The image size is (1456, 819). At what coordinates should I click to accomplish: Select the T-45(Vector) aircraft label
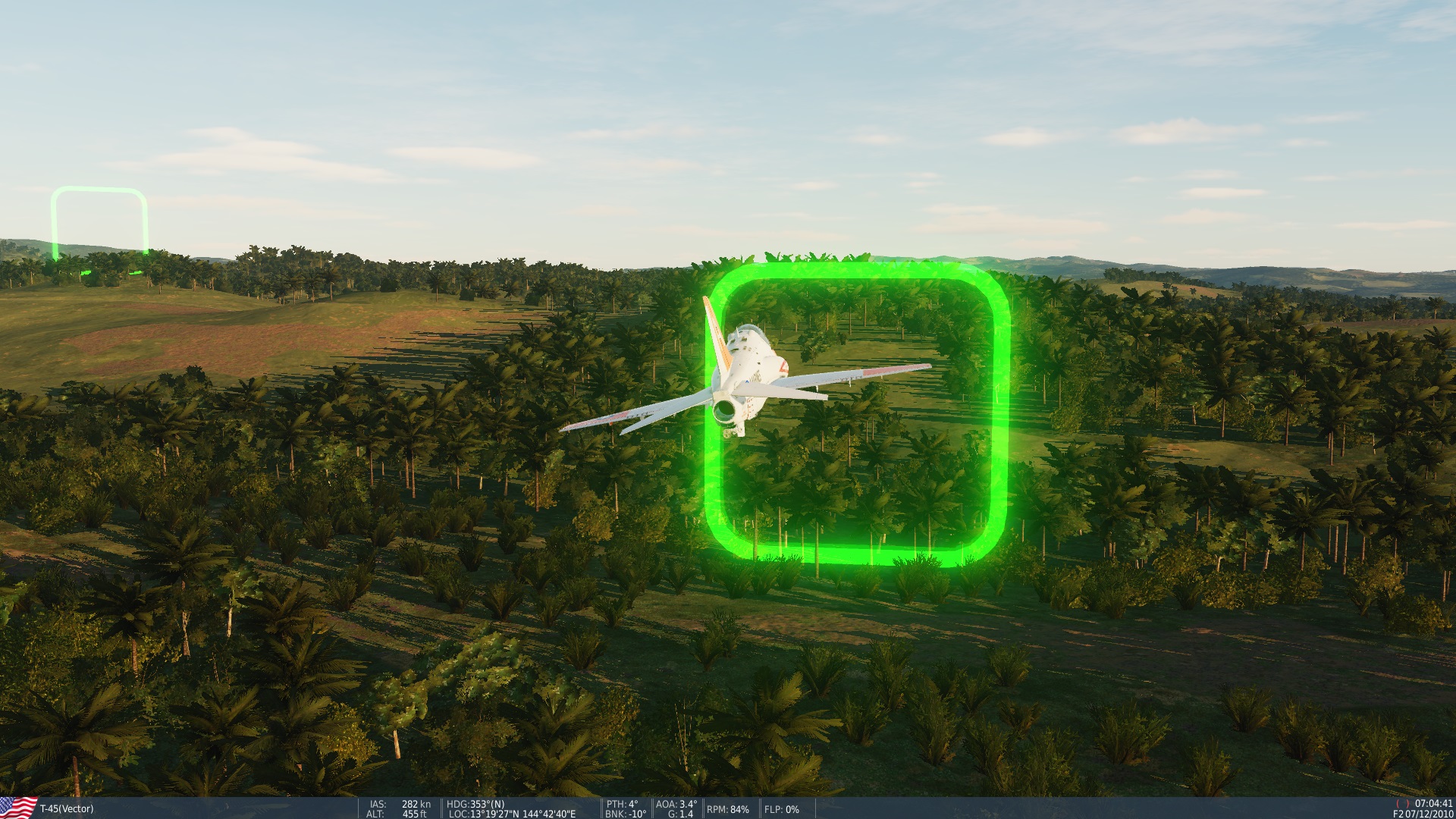(x=68, y=809)
